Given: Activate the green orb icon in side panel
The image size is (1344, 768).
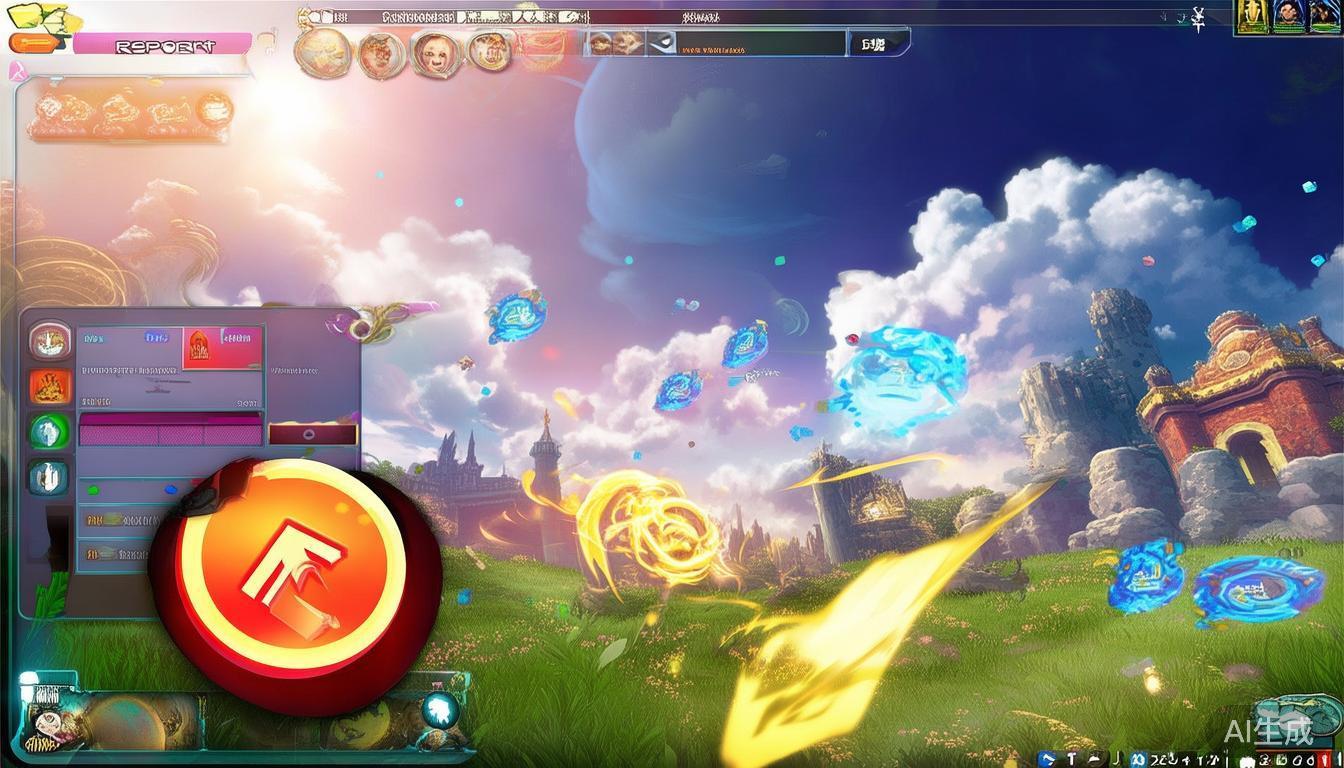Looking at the screenshot, I should [49, 432].
